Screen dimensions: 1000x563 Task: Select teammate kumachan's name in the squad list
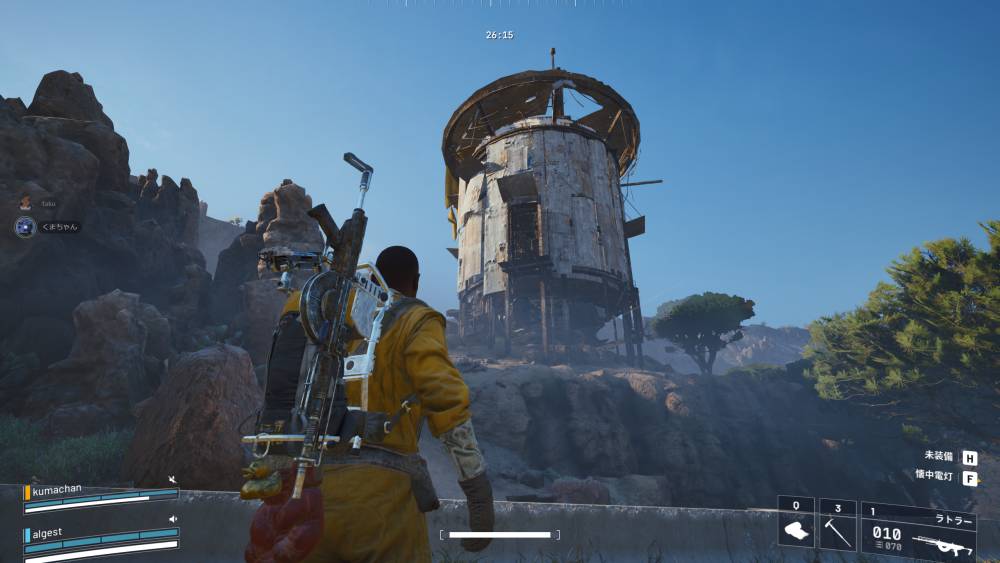57,489
